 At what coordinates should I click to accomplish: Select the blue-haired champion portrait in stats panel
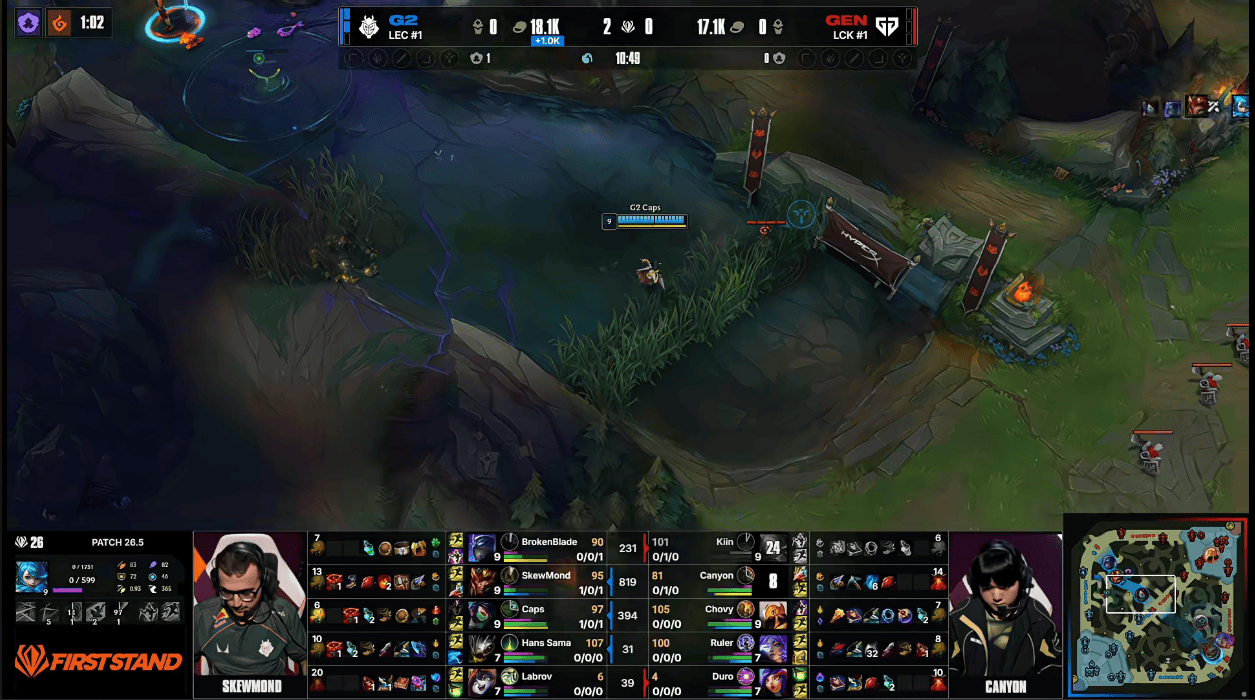click(x=31, y=576)
